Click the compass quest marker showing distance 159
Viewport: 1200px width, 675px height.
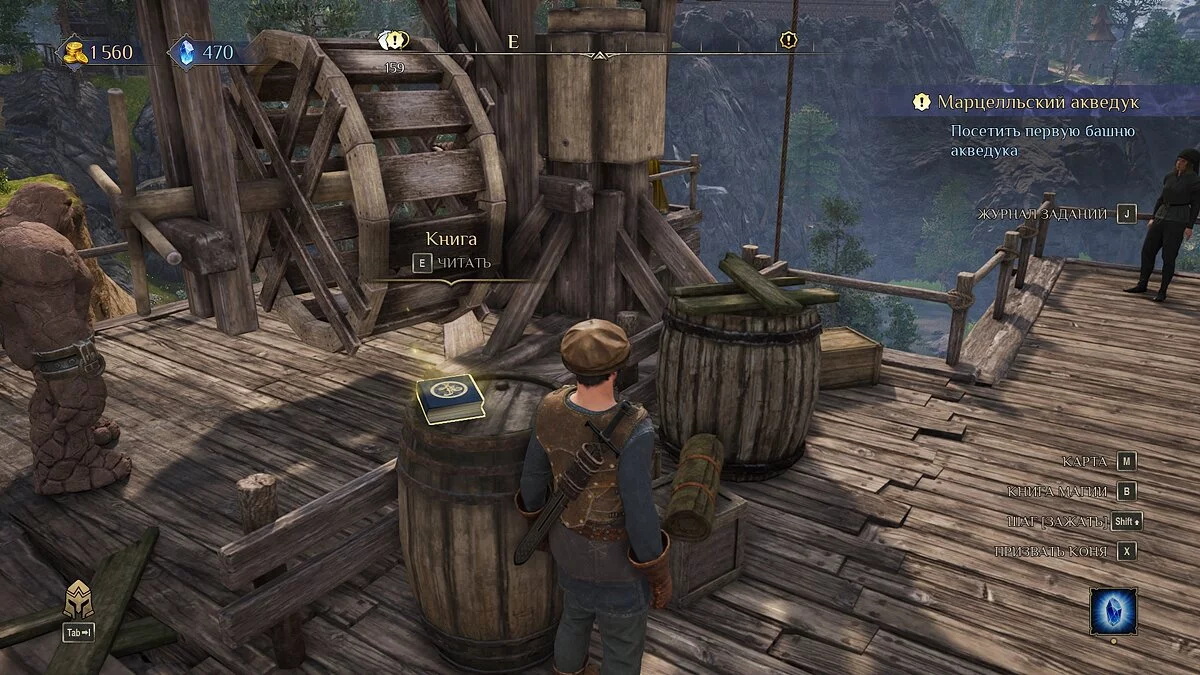394,41
